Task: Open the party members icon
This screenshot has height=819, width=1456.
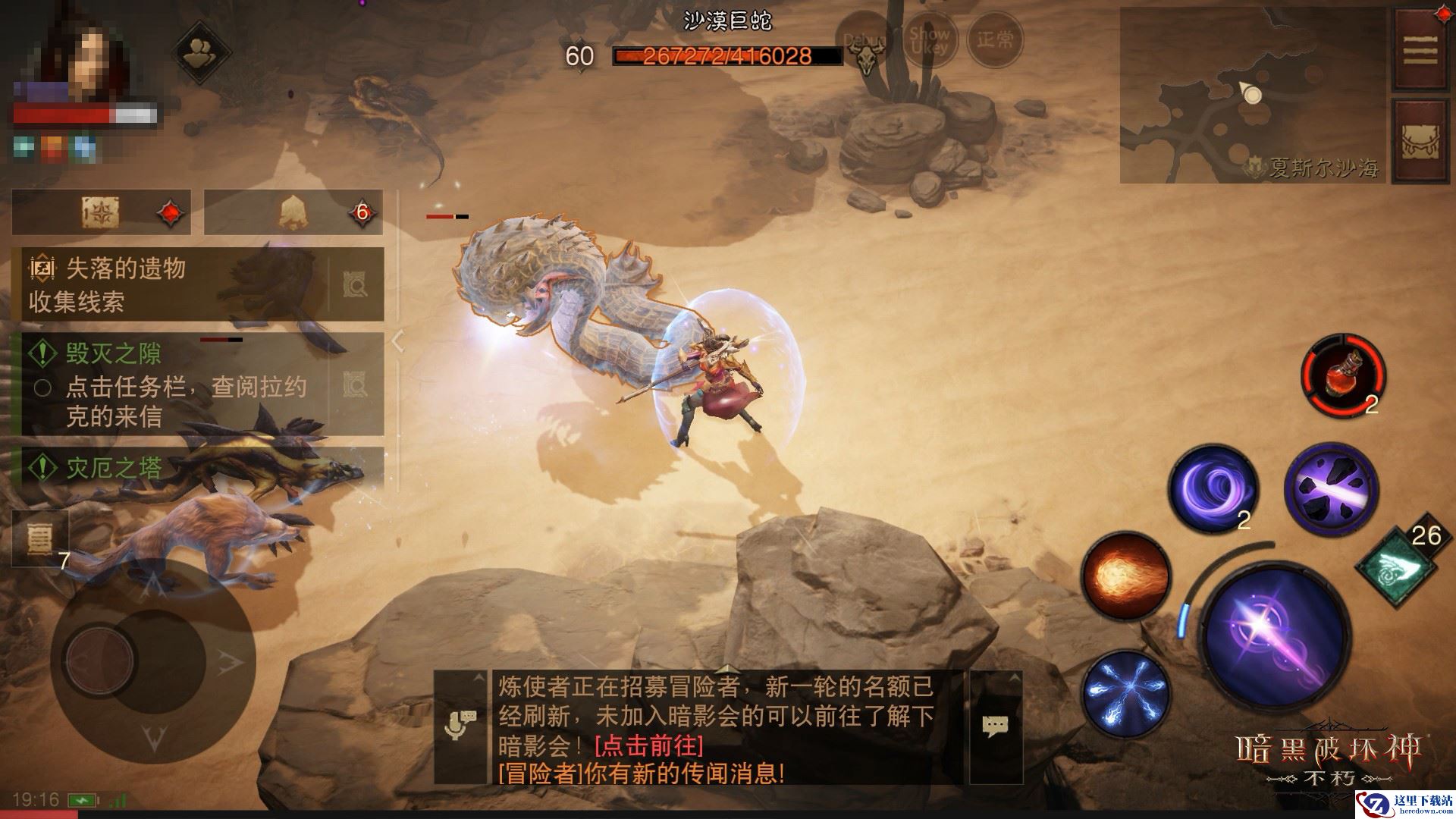Action: coord(202,52)
